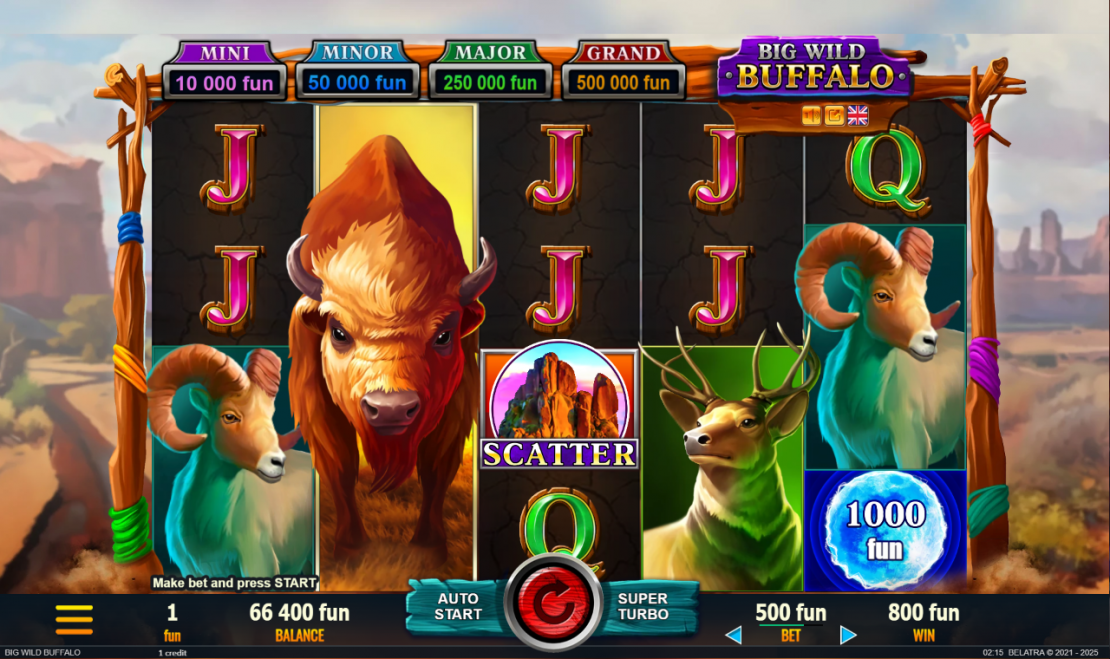Click the 1 fun denomination display

[x=172, y=621]
